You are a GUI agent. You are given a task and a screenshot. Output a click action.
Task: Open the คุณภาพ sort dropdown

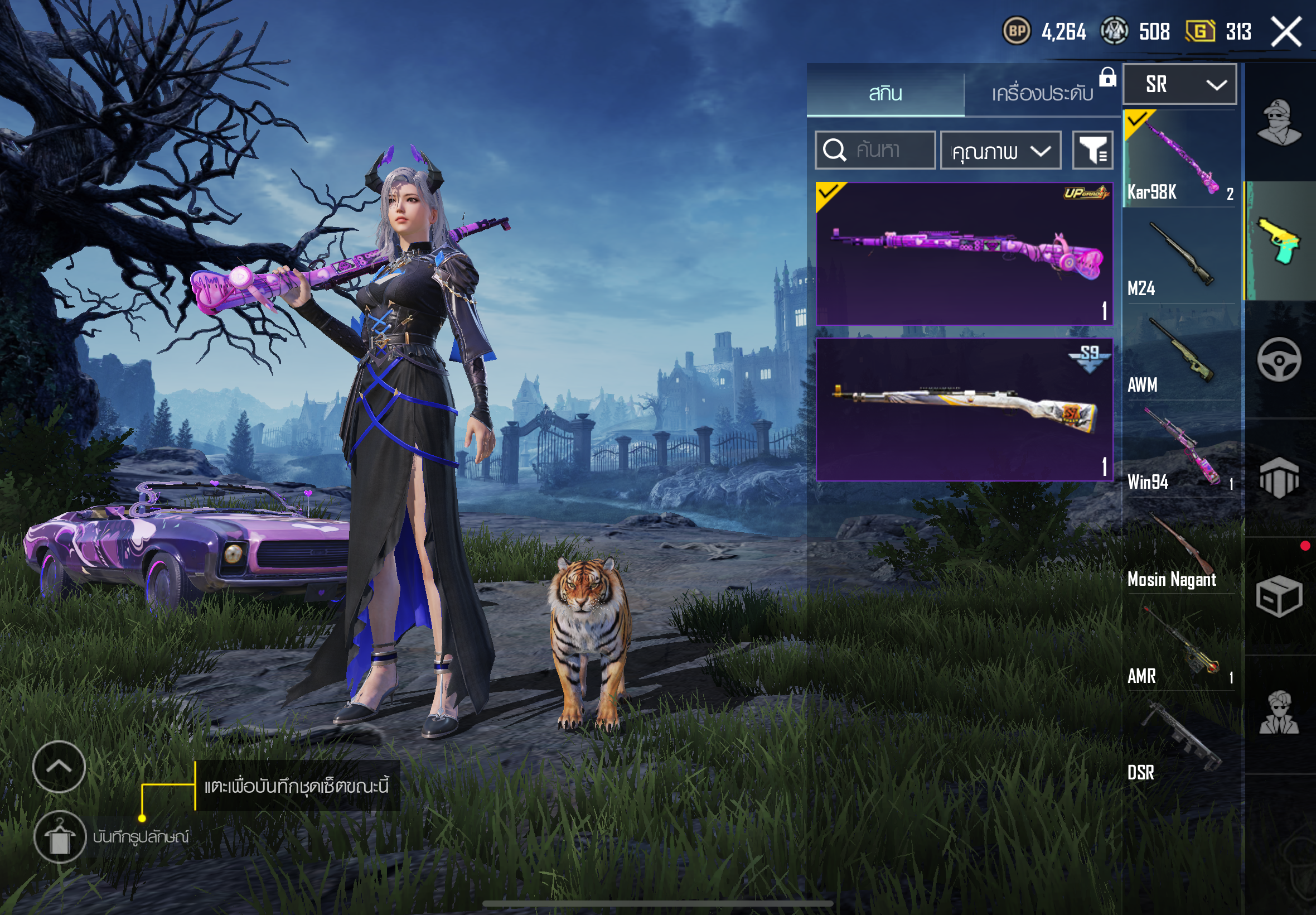pyautogui.click(x=1000, y=151)
